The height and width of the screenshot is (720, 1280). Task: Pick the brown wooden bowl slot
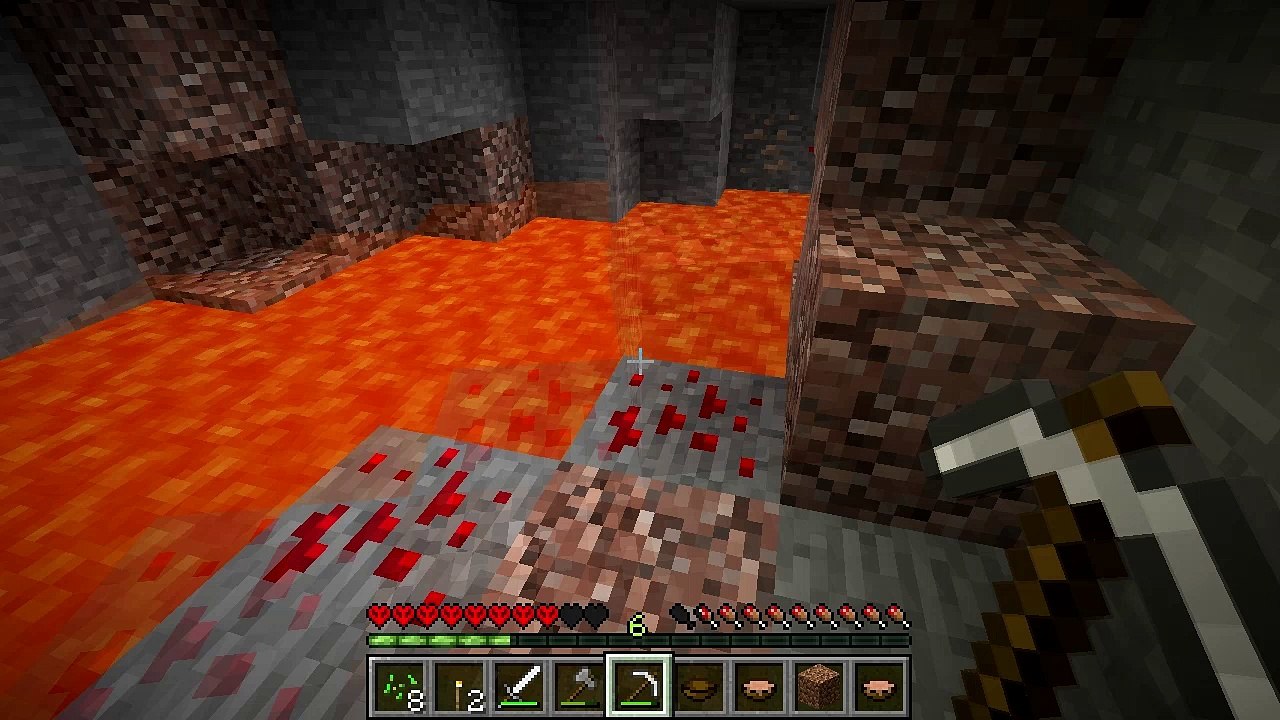tap(700, 686)
